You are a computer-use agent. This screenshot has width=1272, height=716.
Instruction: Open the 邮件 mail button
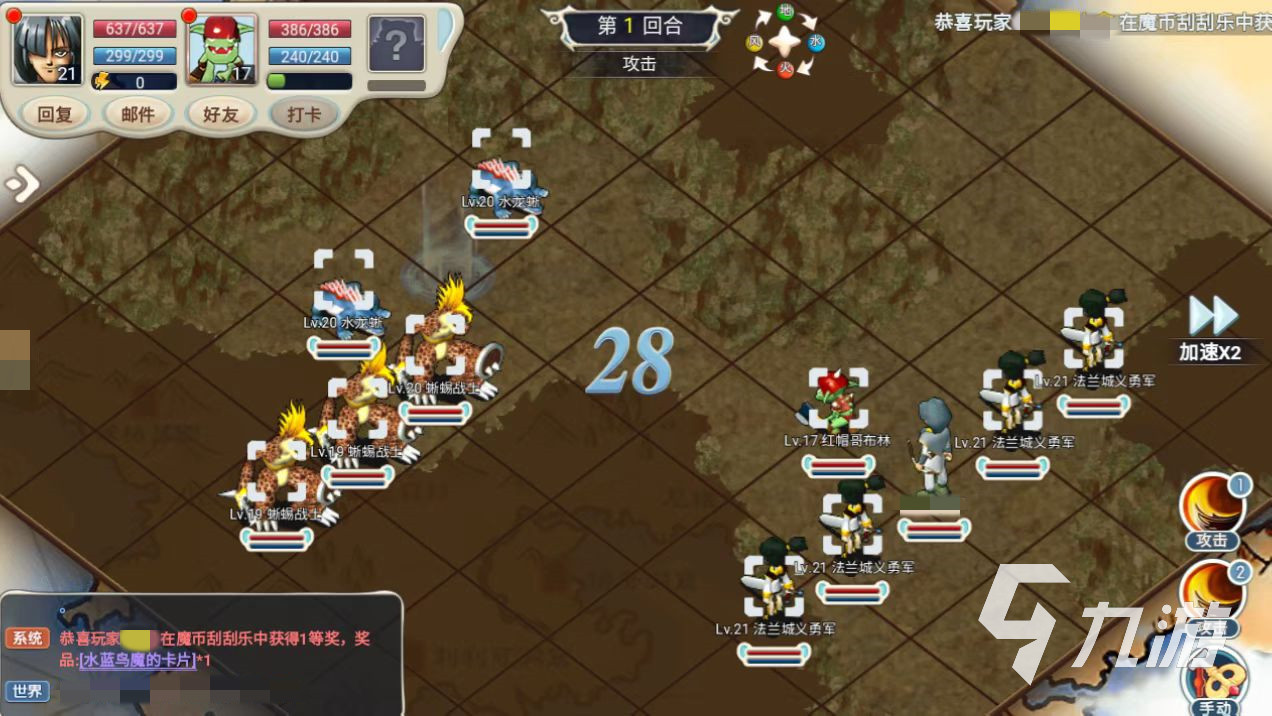(138, 114)
